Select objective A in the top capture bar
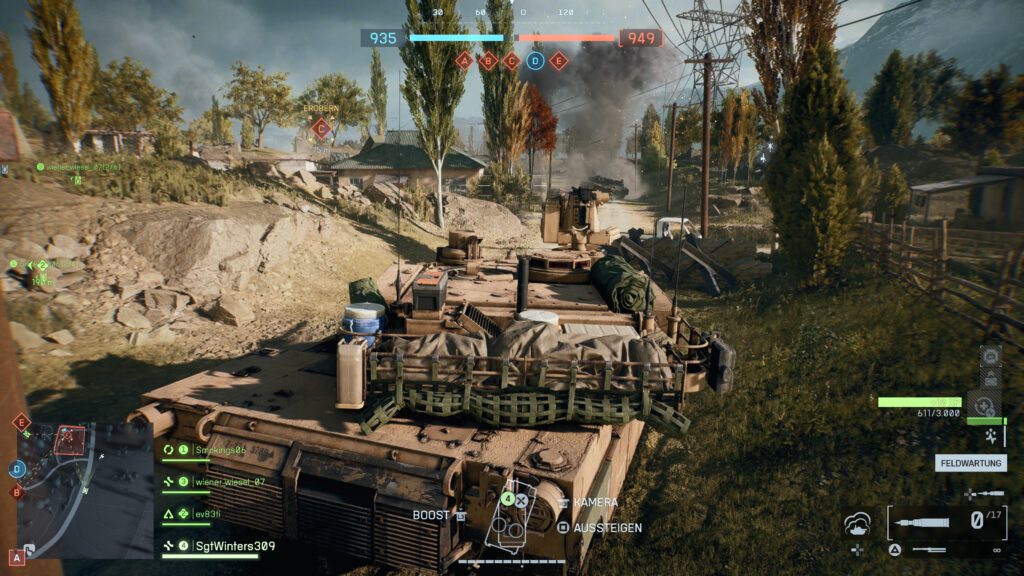 [463, 60]
